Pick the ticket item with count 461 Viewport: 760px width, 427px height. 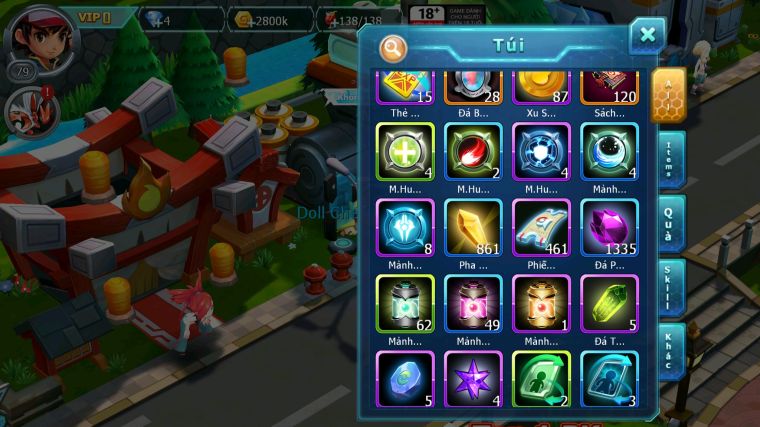tap(541, 228)
